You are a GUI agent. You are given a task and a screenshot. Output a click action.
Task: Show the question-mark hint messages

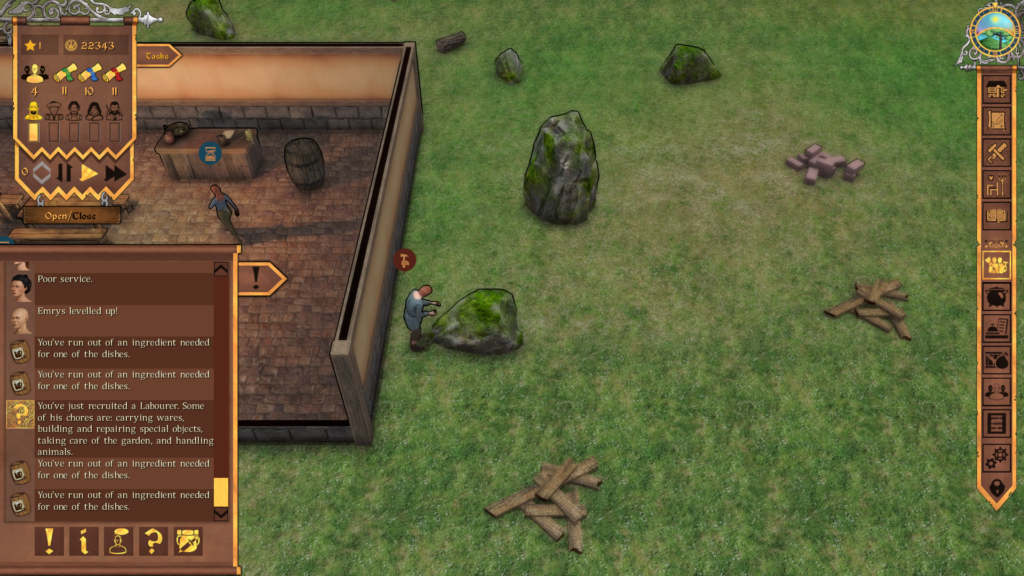pos(153,541)
